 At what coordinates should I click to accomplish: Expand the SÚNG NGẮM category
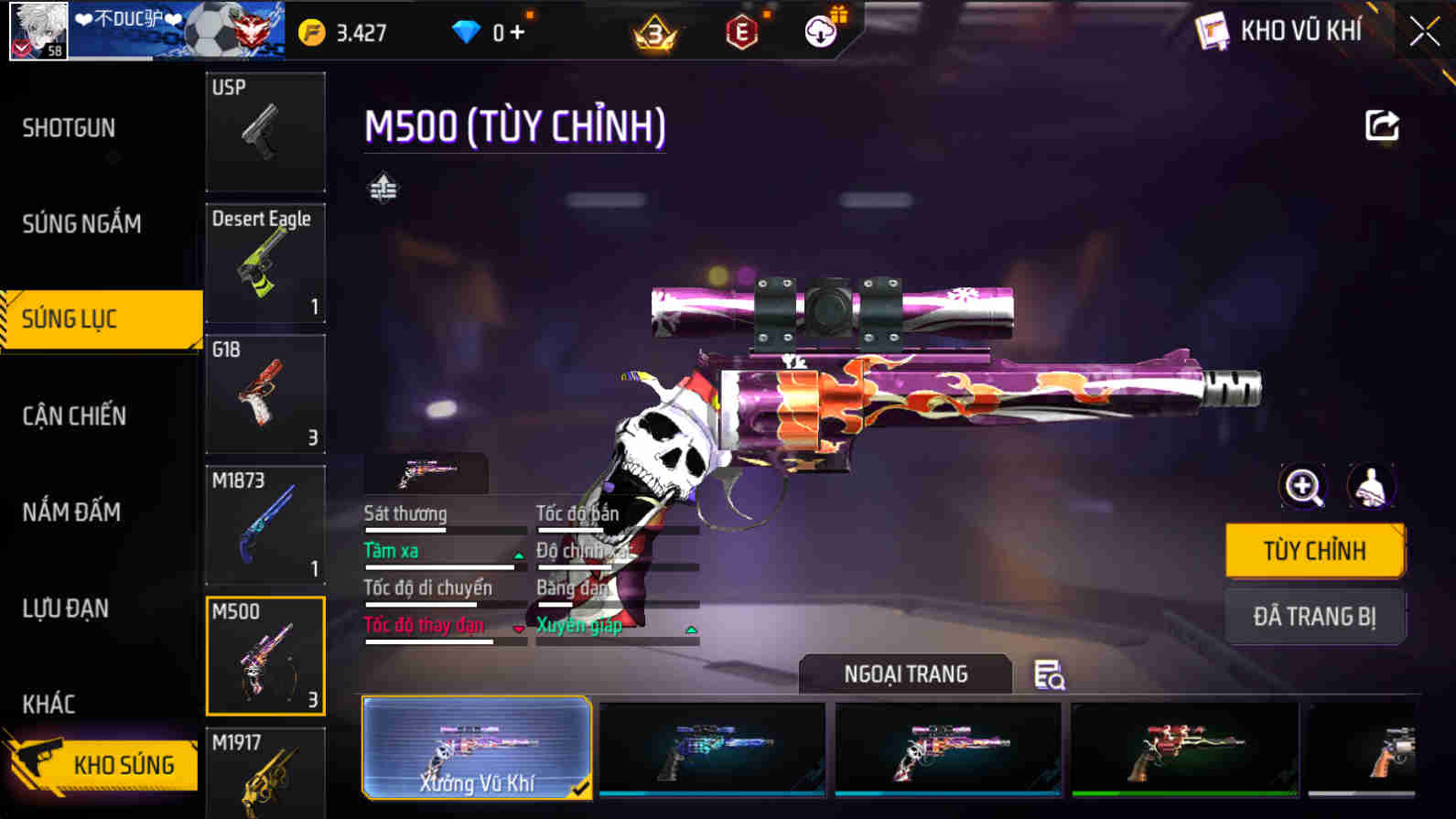click(81, 223)
